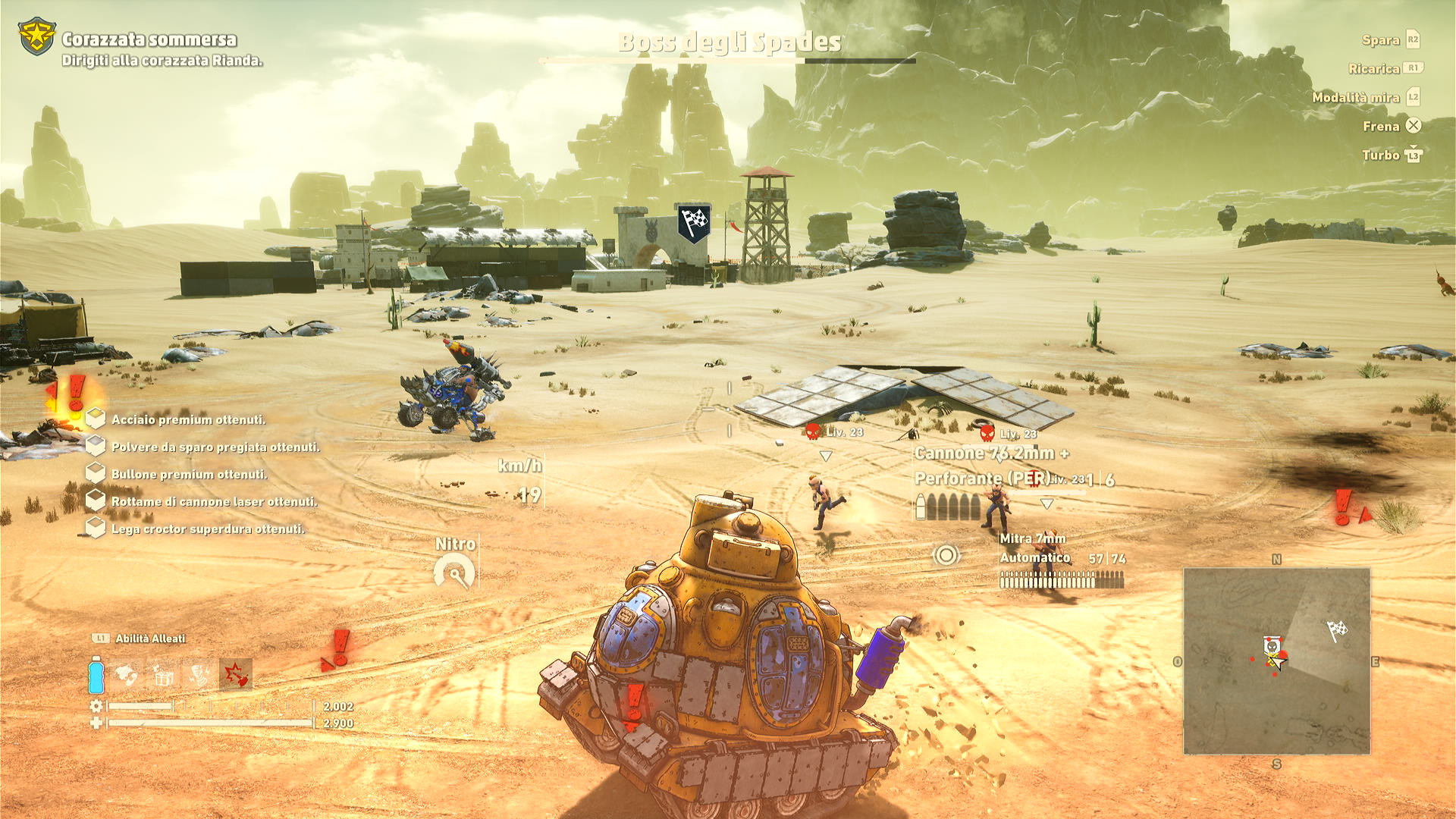Click the Rottame di cannone laser notification
The image size is (1456, 819).
[214, 501]
